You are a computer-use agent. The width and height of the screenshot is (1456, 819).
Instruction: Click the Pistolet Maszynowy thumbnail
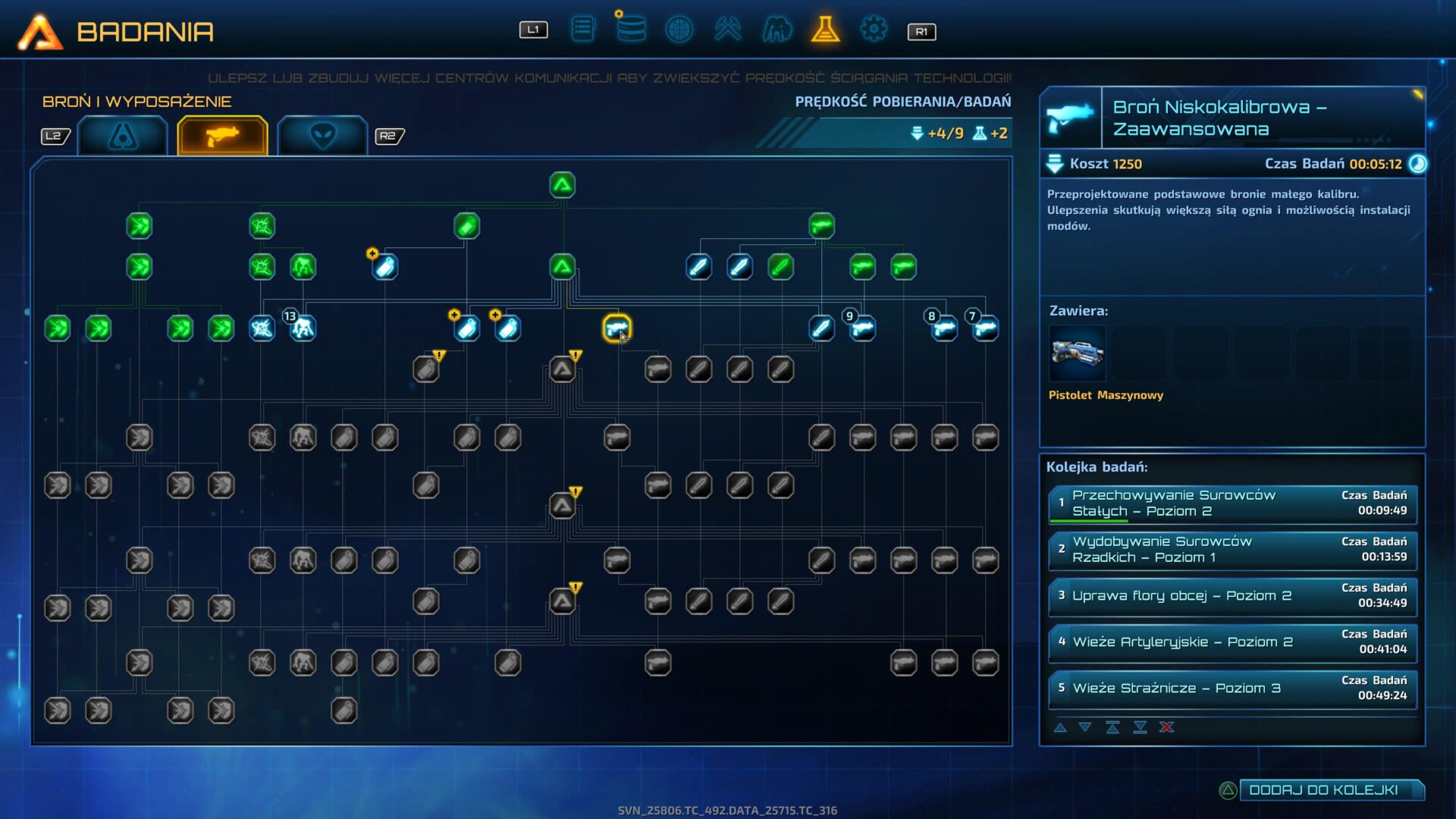1077,353
